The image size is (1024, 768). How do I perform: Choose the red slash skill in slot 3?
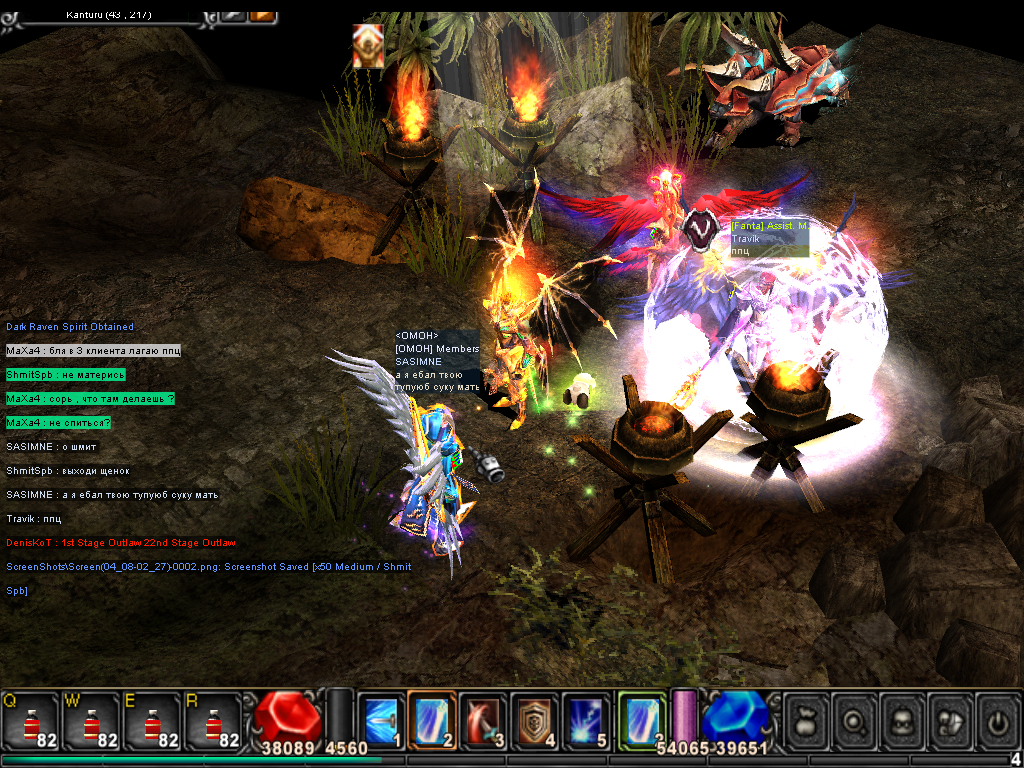point(484,719)
